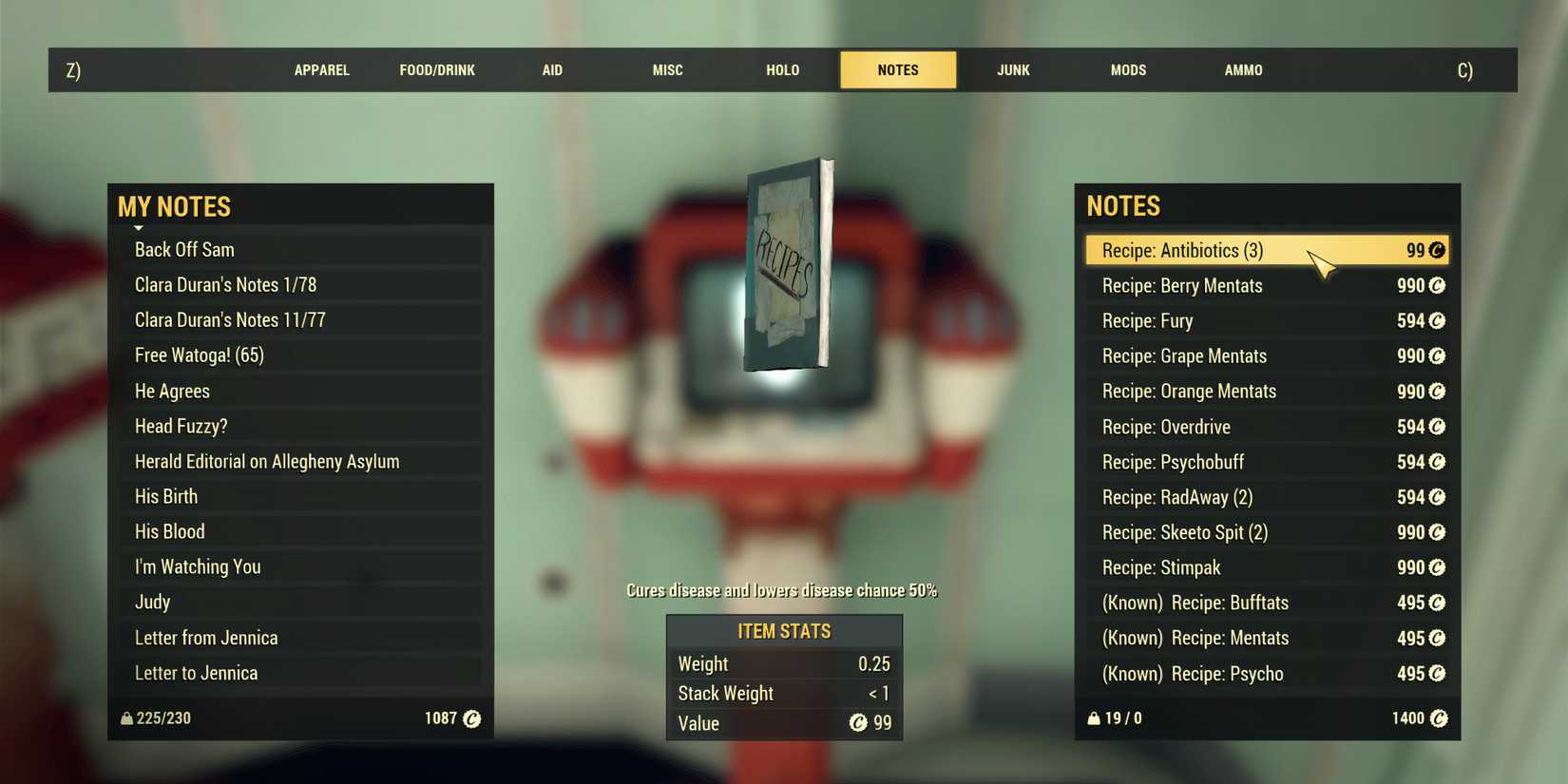Select the FOOD/DRINK category
The width and height of the screenshot is (1568, 784).
[437, 69]
